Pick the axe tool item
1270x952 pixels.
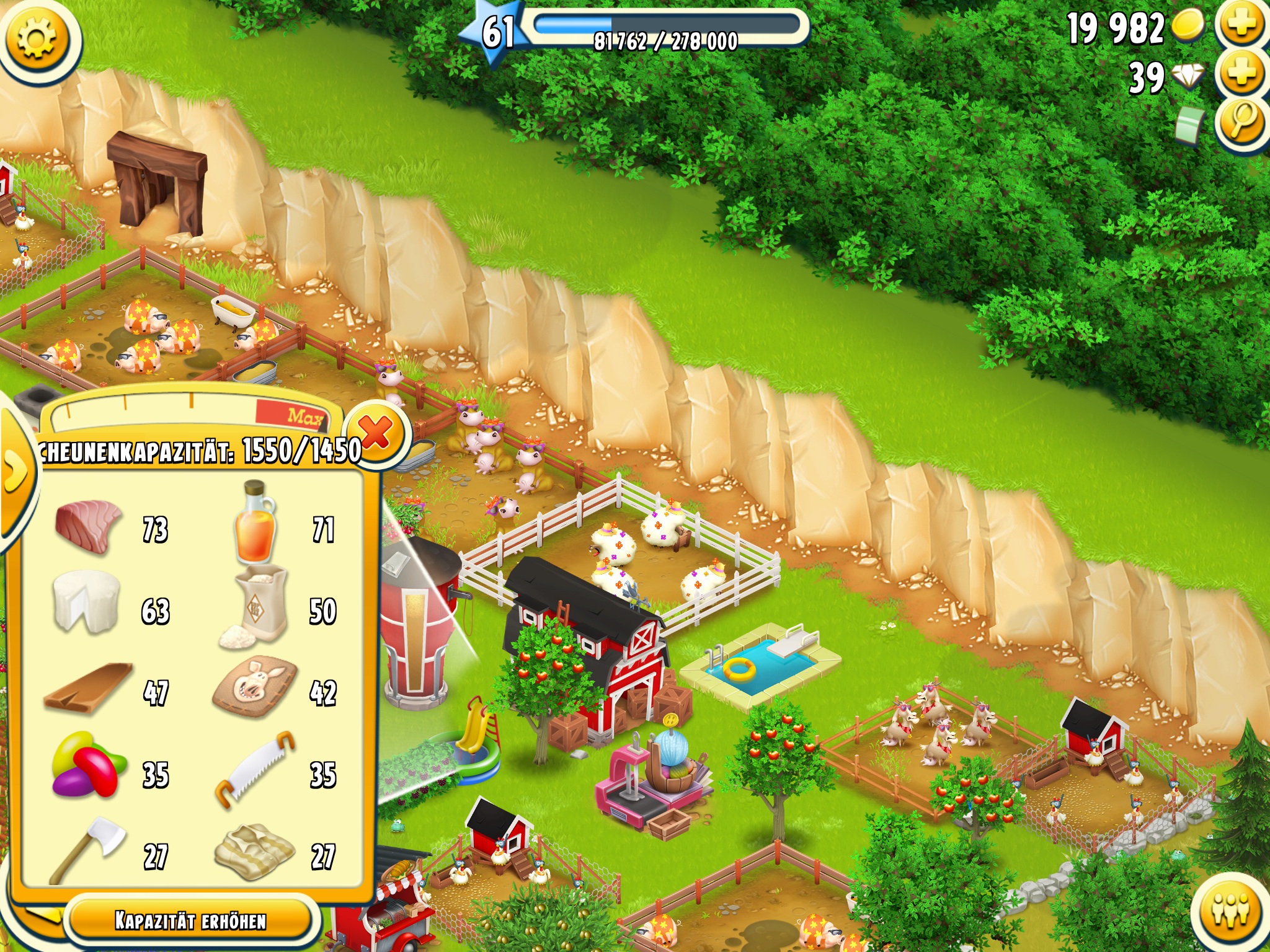88,849
